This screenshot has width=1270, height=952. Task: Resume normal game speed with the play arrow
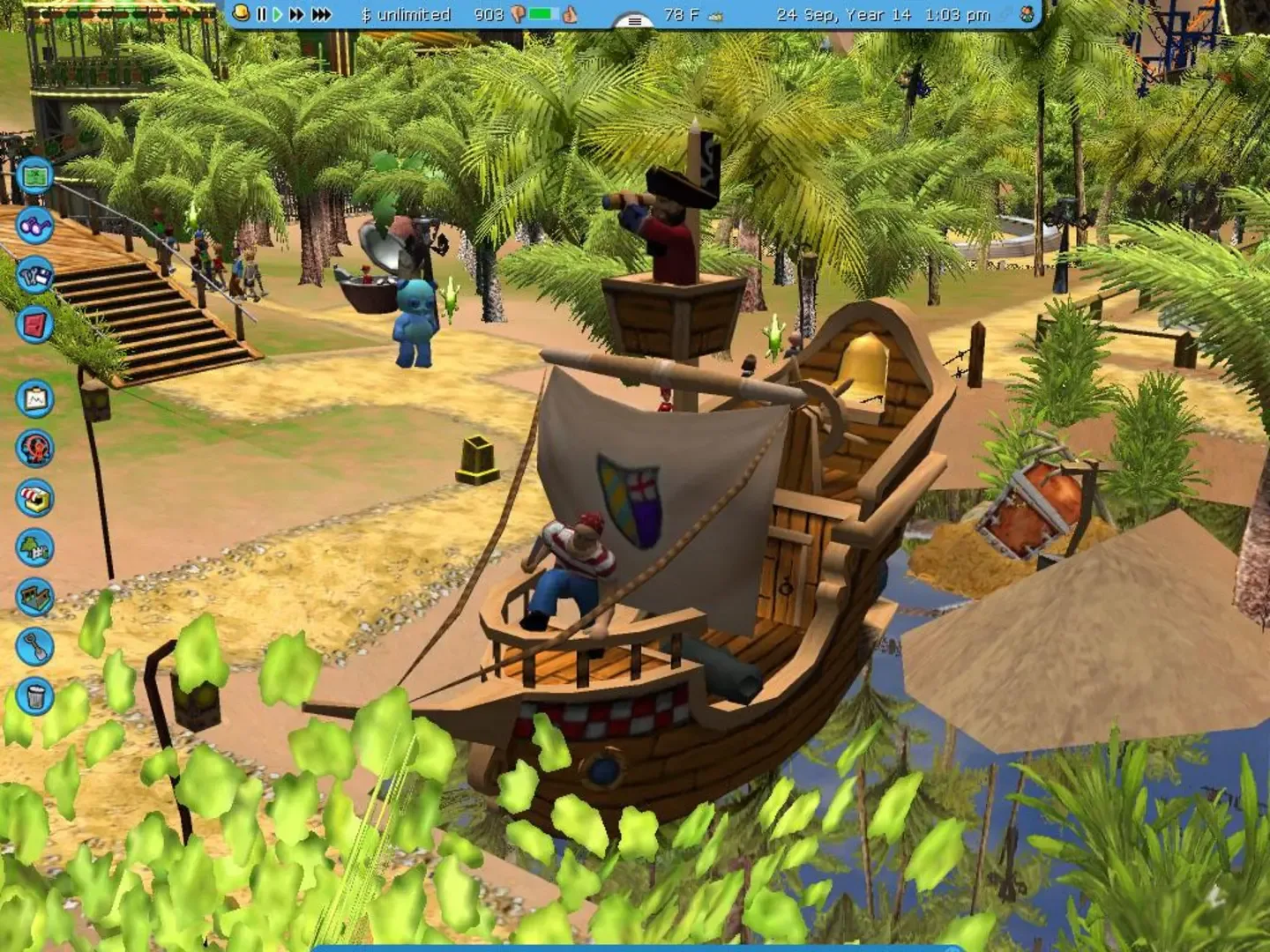tap(277, 14)
